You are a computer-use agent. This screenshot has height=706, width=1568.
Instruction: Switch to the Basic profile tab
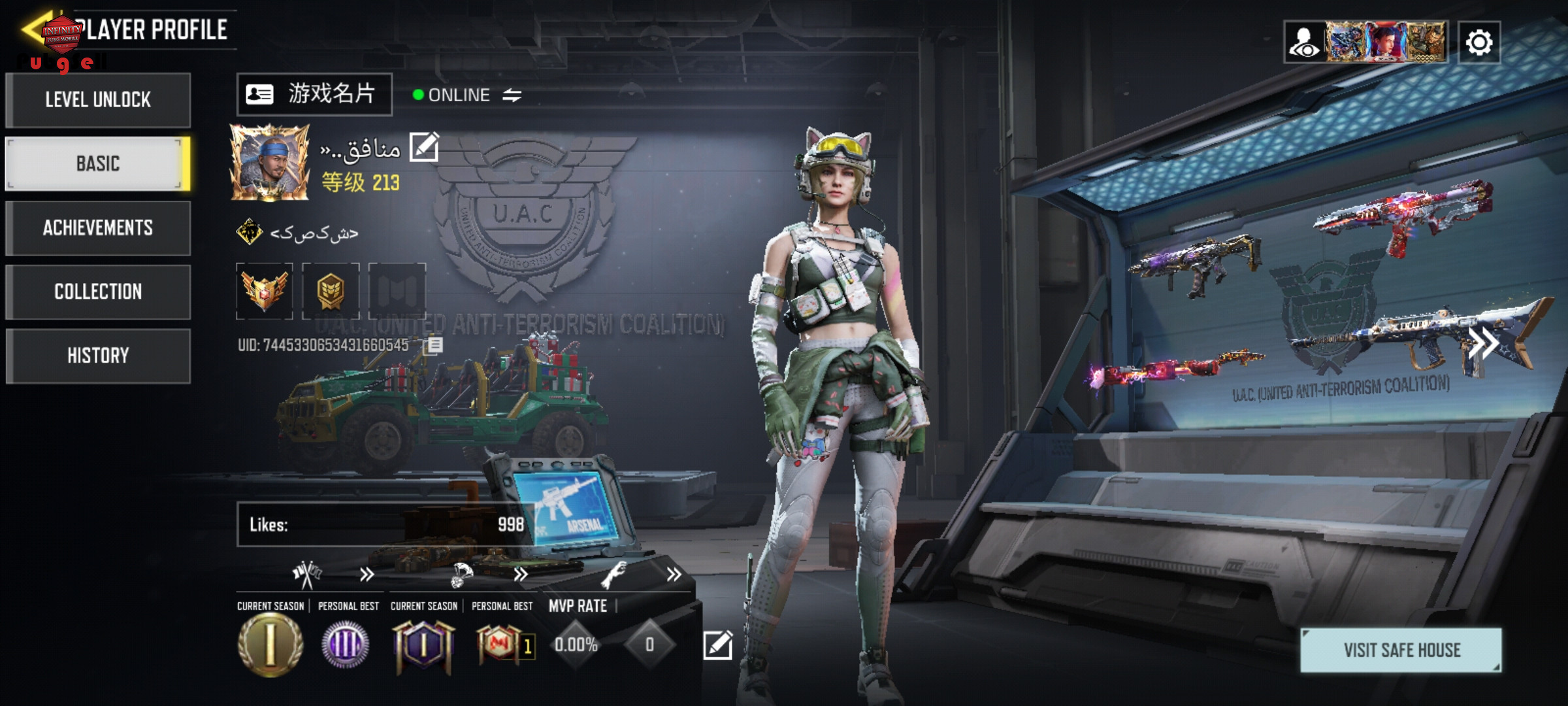98,163
